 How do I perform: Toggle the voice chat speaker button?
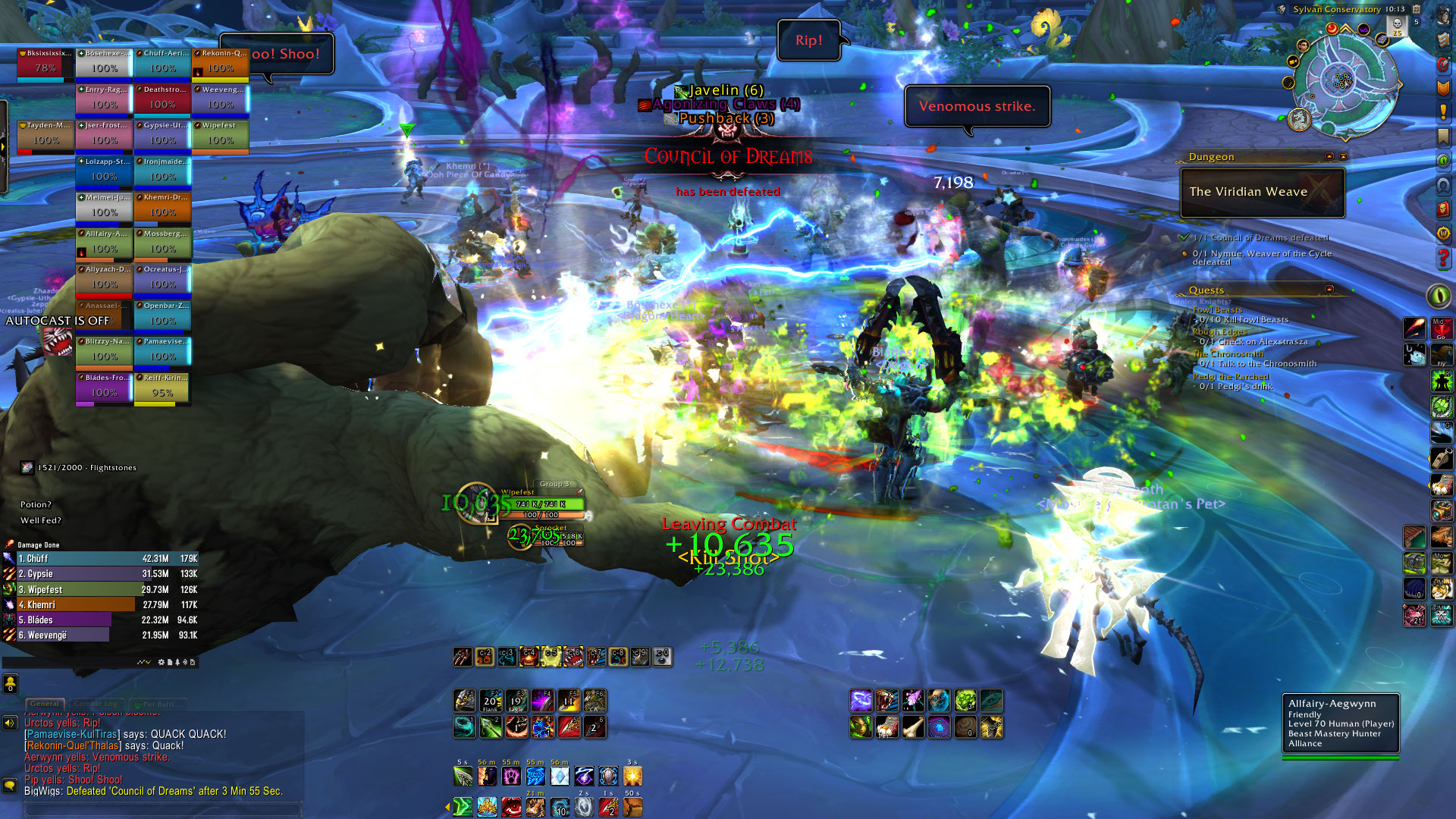pyautogui.click(x=10, y=723)
